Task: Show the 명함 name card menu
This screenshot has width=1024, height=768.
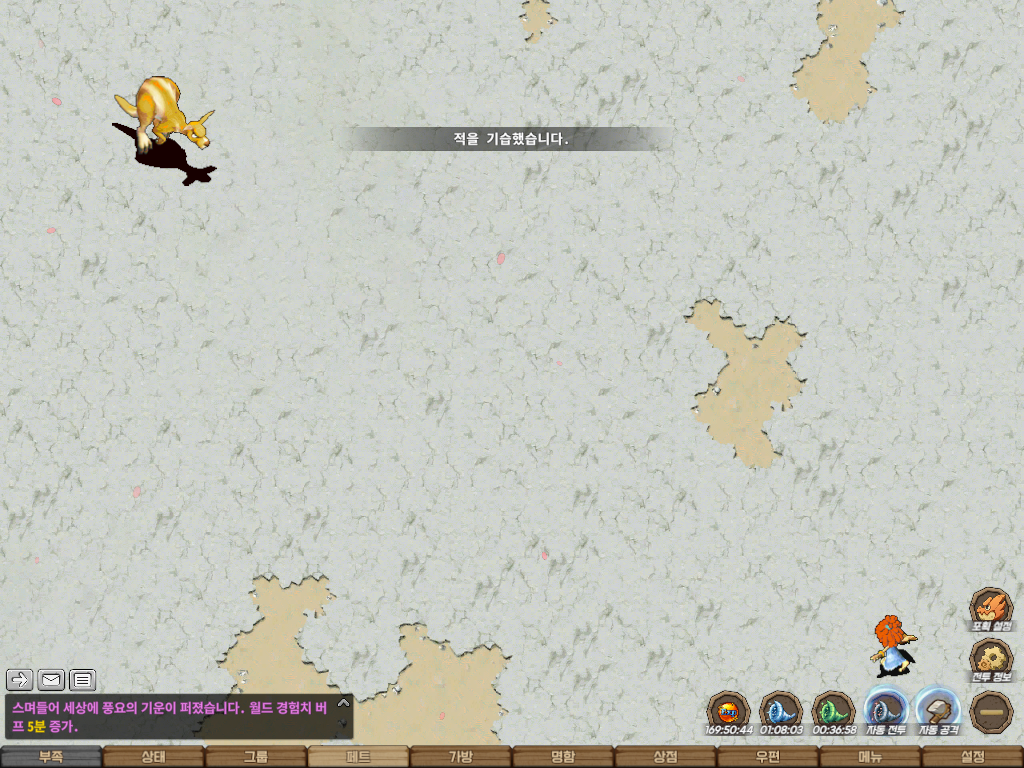Action: [563, 757]
